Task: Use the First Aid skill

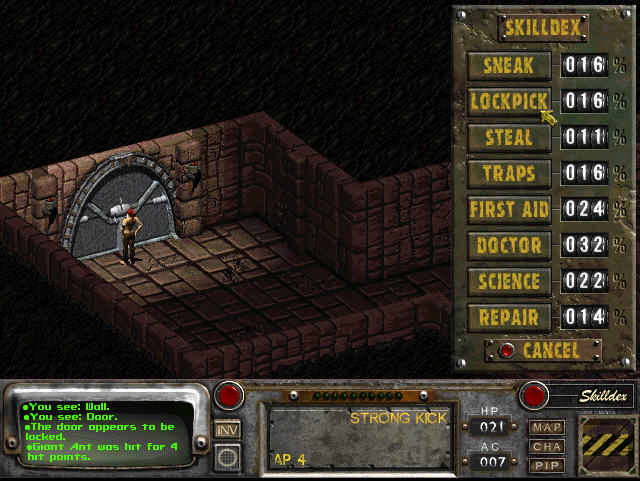Action: point(508,209)
